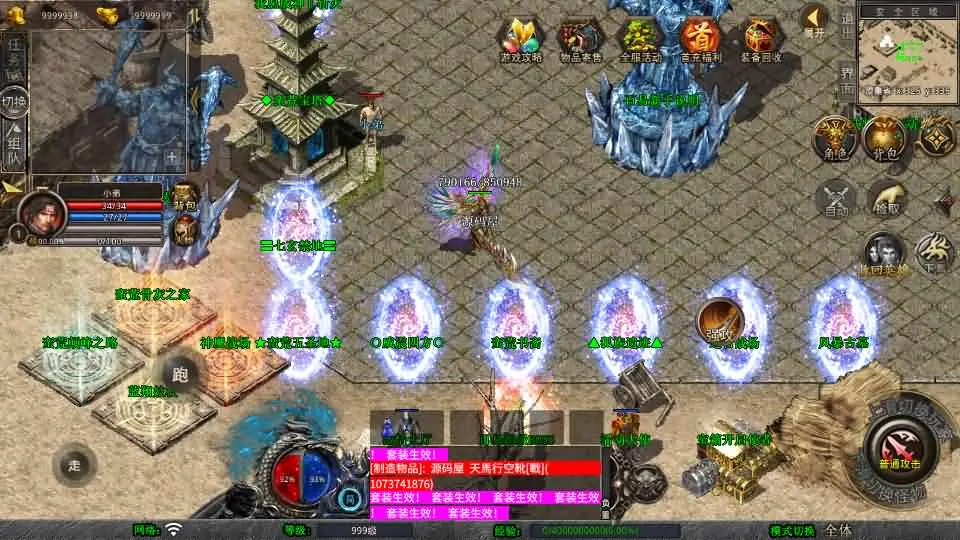This screenshot has width=960, height=540.
Task: Switch movement to 走 walk mode
Action: [74, 463]
